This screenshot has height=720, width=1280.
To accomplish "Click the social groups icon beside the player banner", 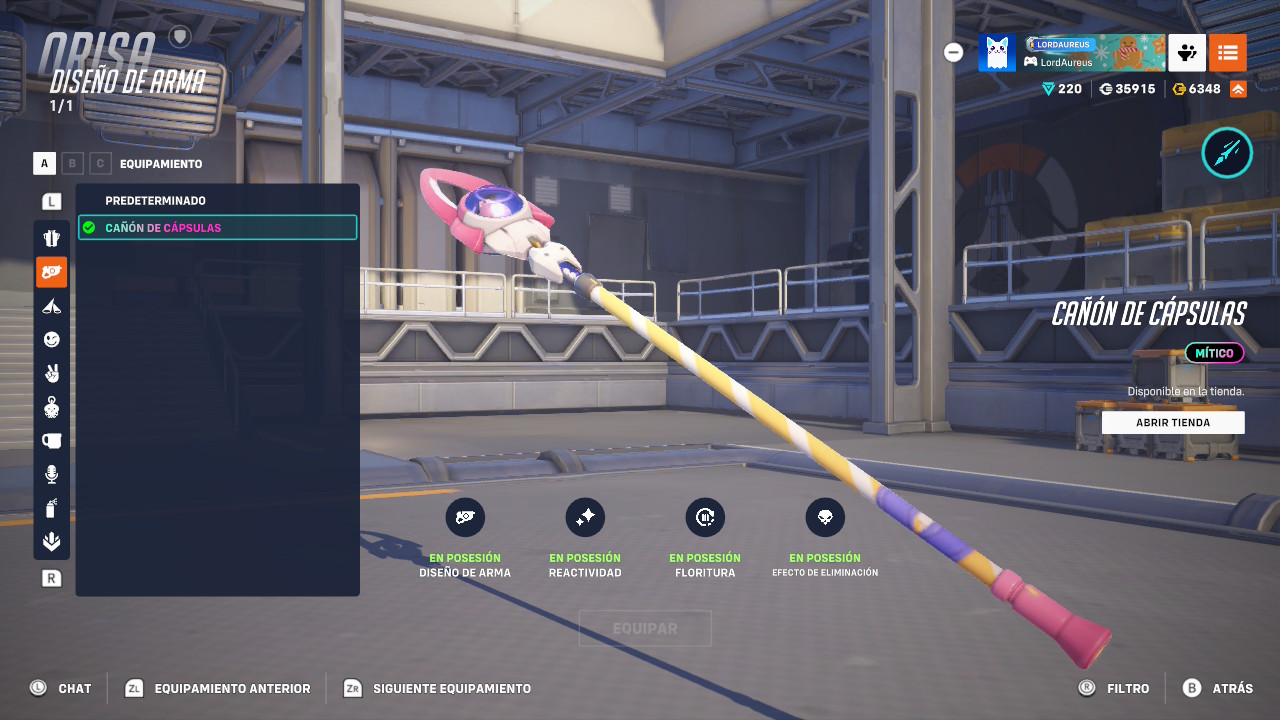I will click(x=1187, y=53).
